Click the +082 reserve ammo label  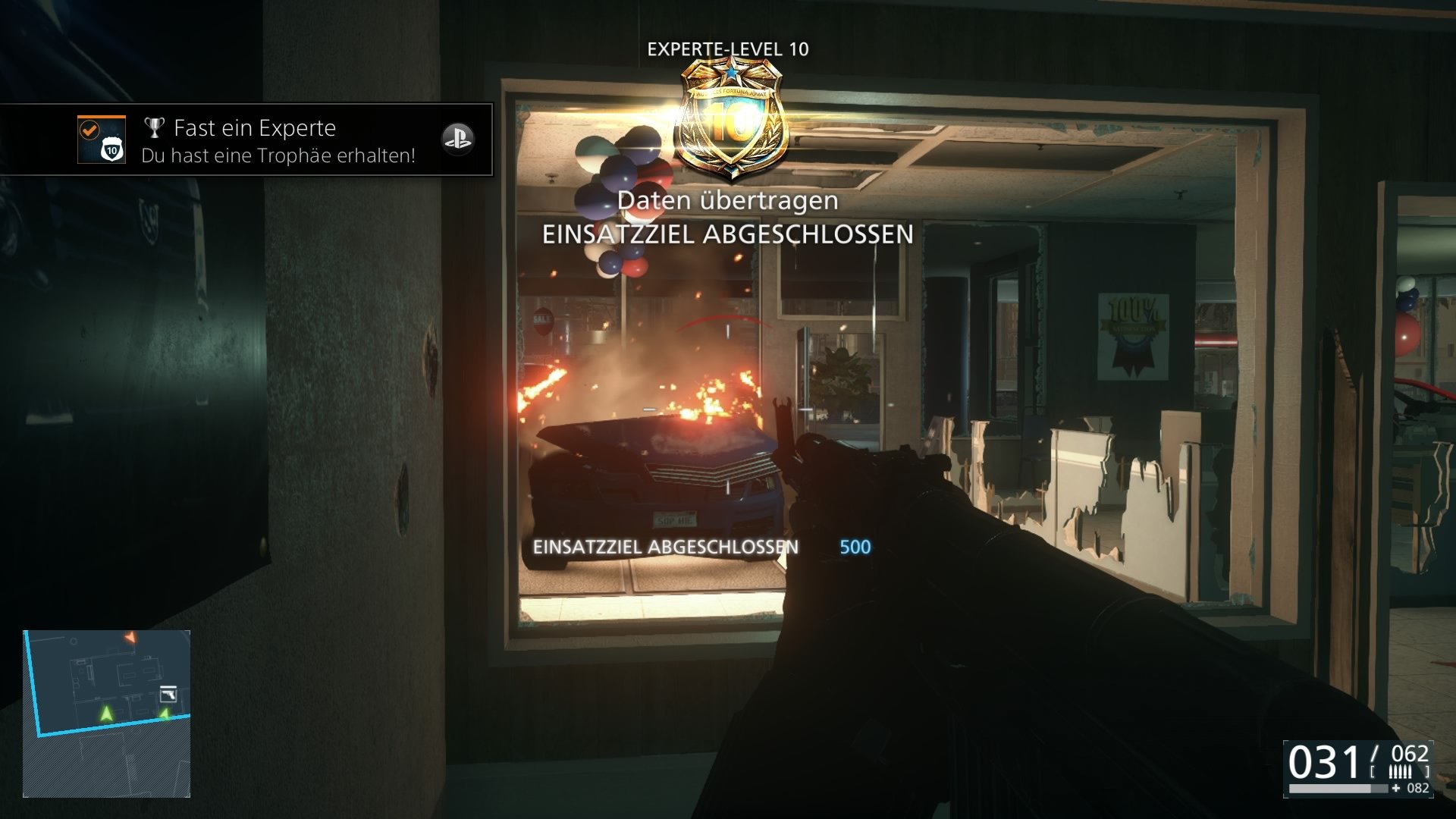[x=1409, y=789]
